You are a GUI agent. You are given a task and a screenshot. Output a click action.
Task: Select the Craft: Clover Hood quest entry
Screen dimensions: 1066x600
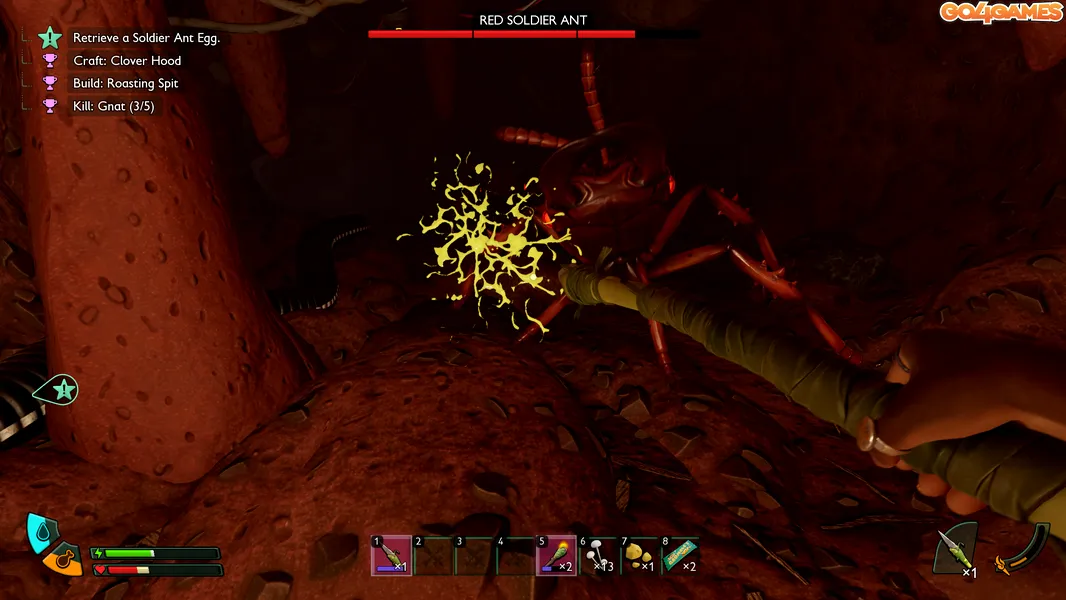pyautogui.click(x=127, y=61)
